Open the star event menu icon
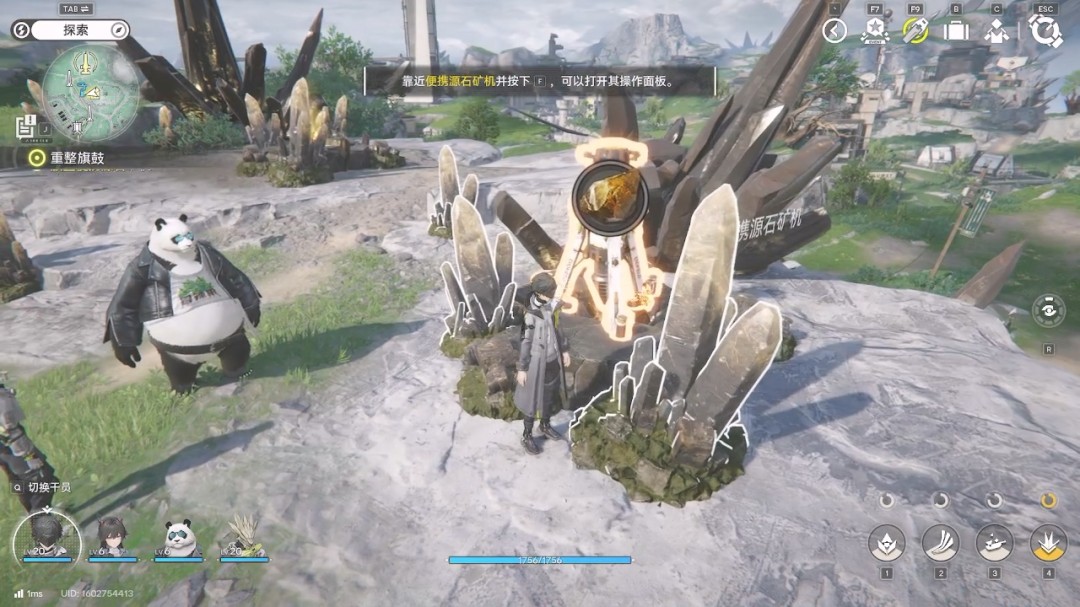 875,31
